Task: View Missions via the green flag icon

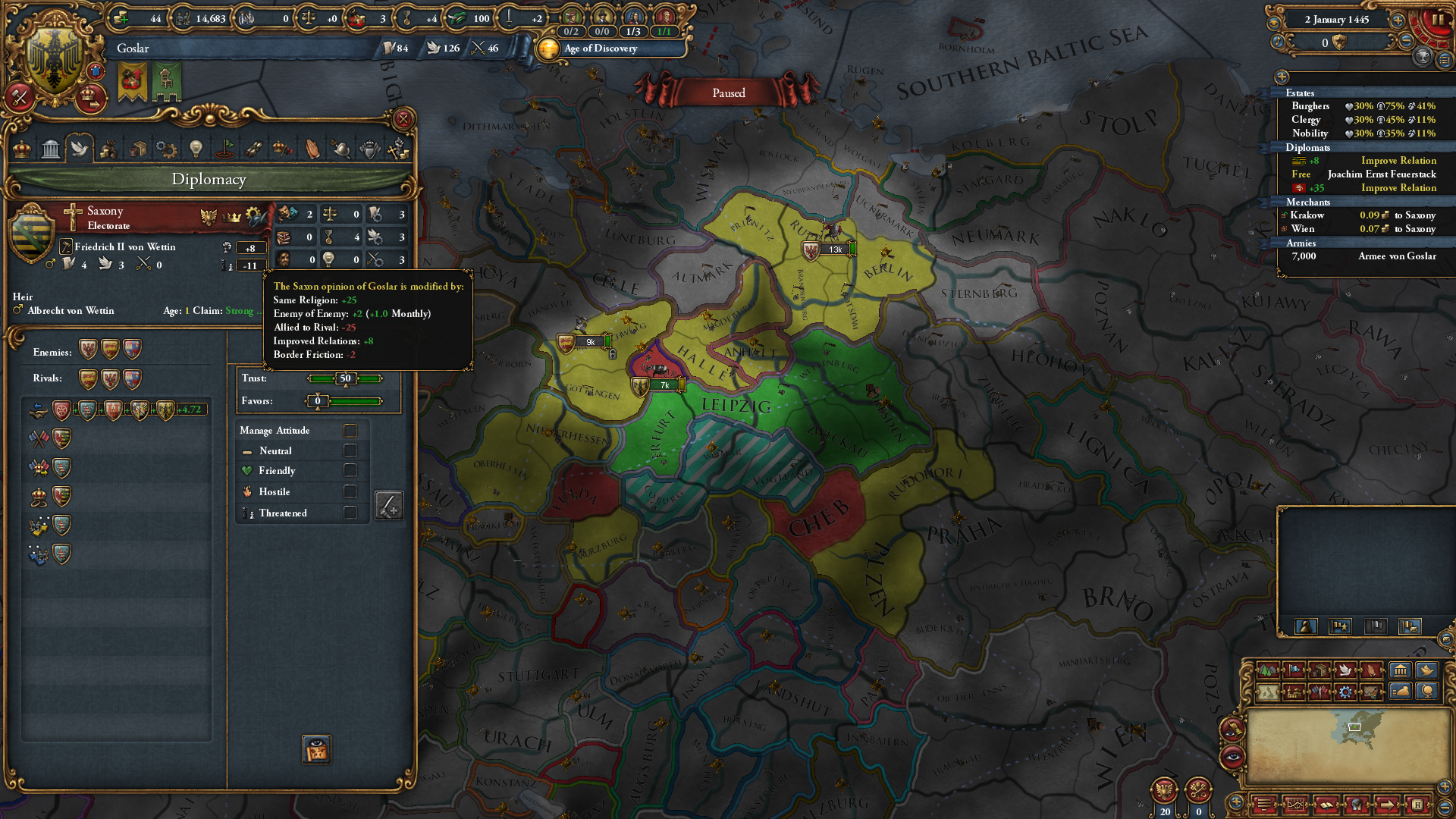Action: (x=226, y=149)
